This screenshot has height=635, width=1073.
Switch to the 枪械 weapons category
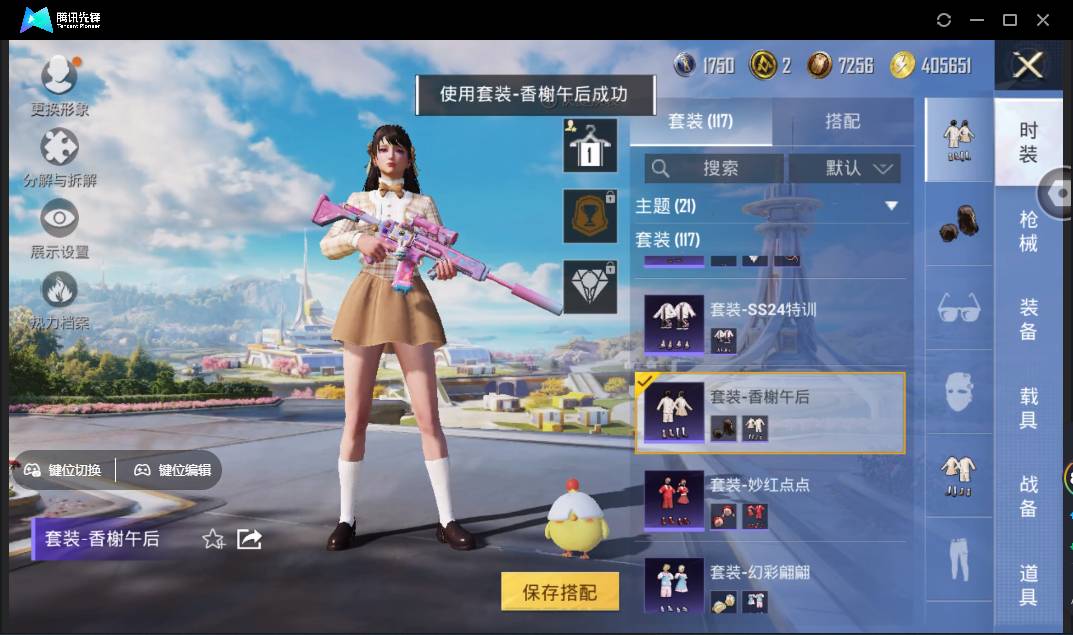pos(1028,231)
